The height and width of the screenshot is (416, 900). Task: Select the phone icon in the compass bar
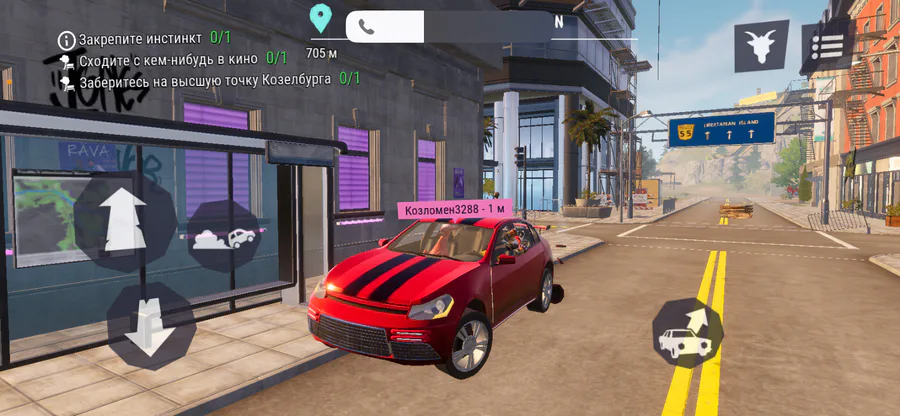[x=367, y=27]
